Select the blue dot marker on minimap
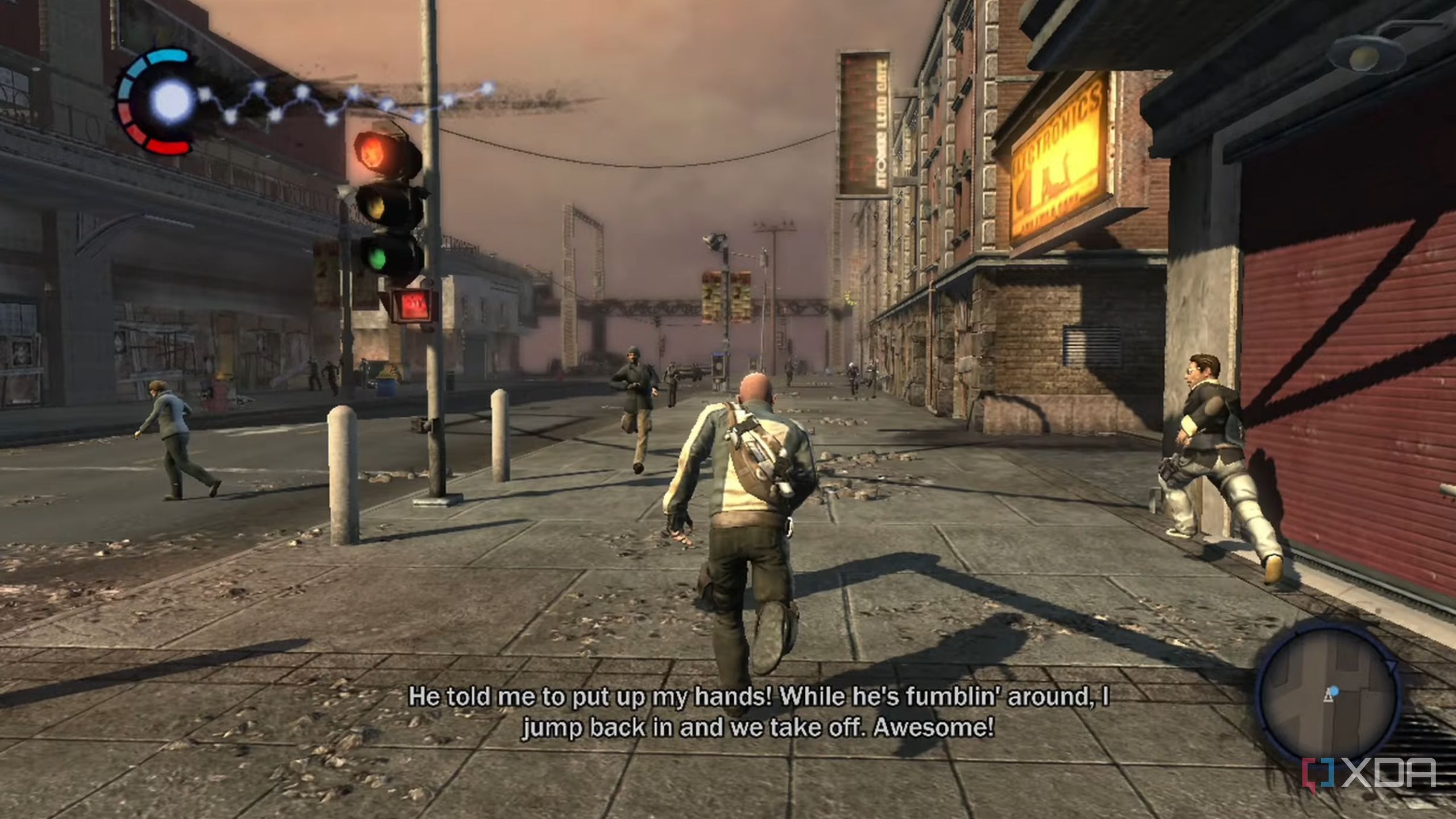Screen dimensions: 1456x819 1334,690
